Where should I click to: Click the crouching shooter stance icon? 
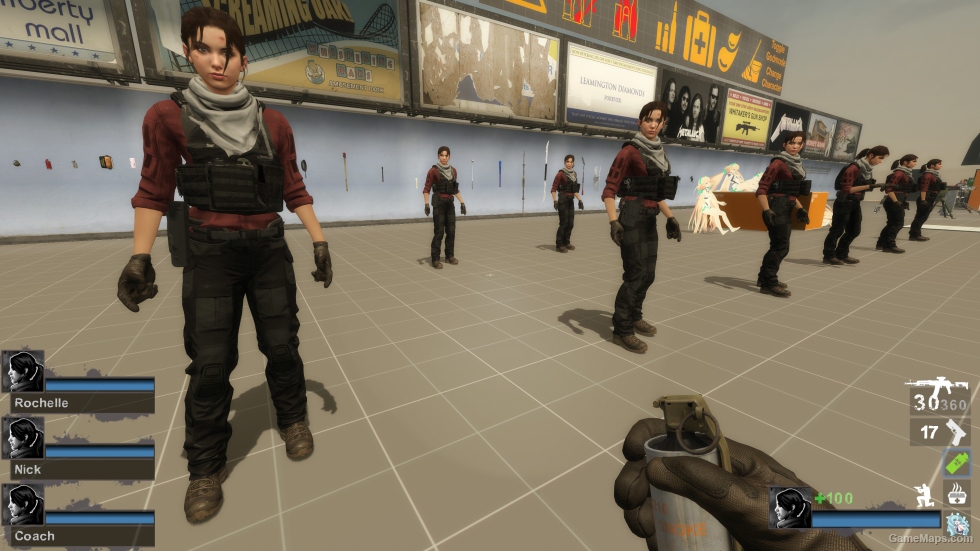(924, 494)
